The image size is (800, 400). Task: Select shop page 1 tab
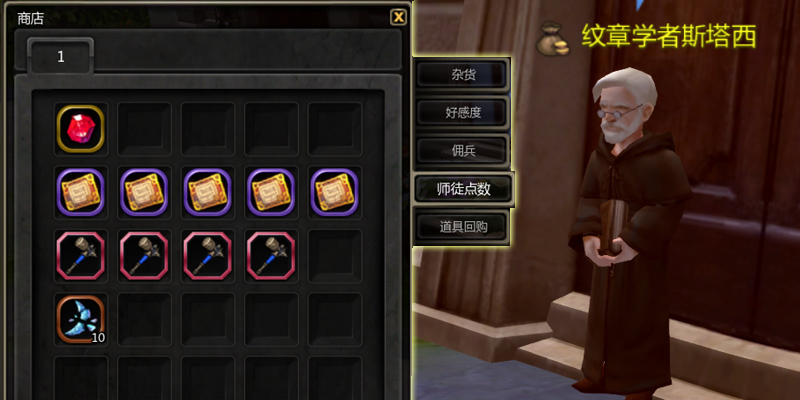tap(60, 57)
